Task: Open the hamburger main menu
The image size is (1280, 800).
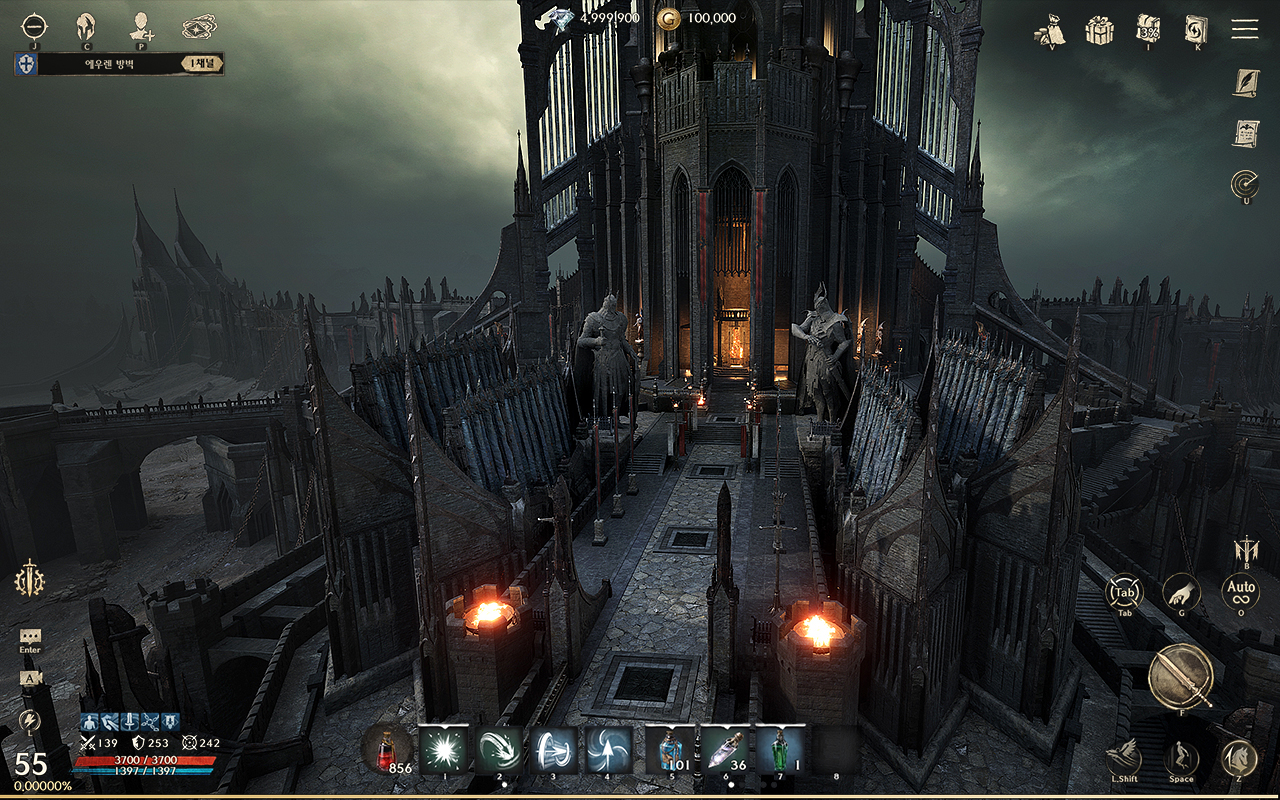Action: (1244, 28)
